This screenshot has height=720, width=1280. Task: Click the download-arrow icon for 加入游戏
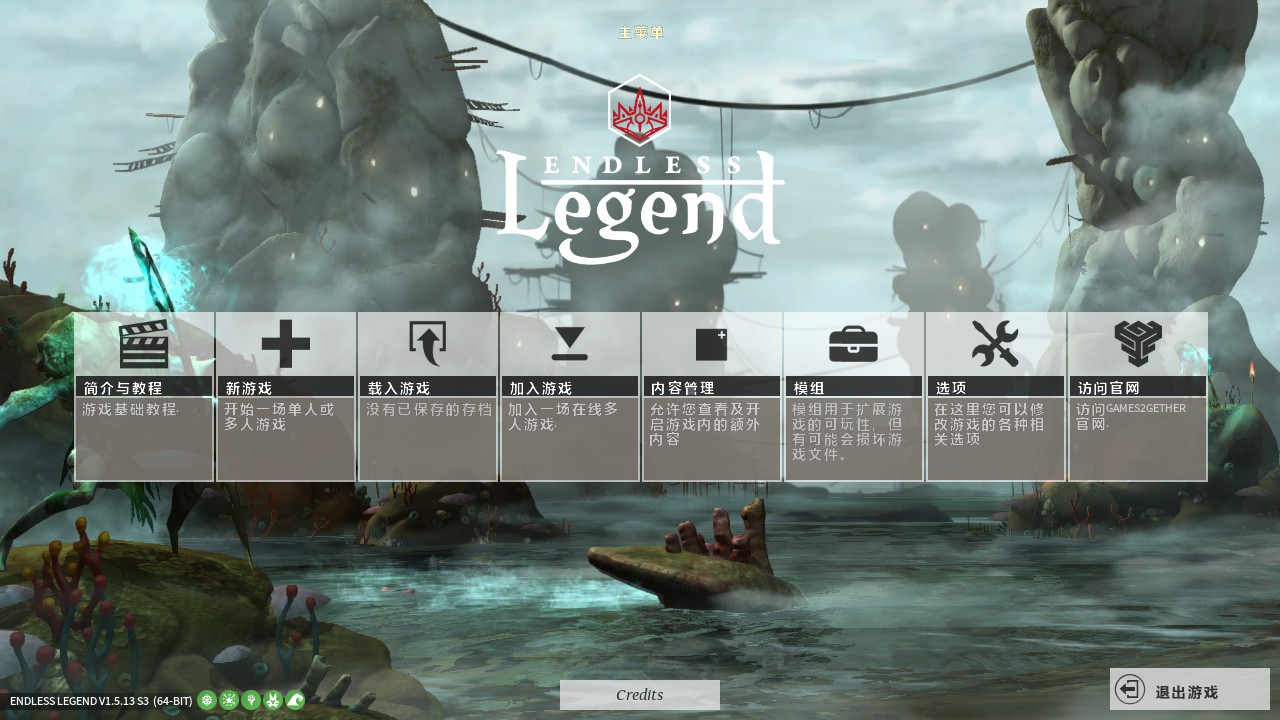(x=570, y=343)
